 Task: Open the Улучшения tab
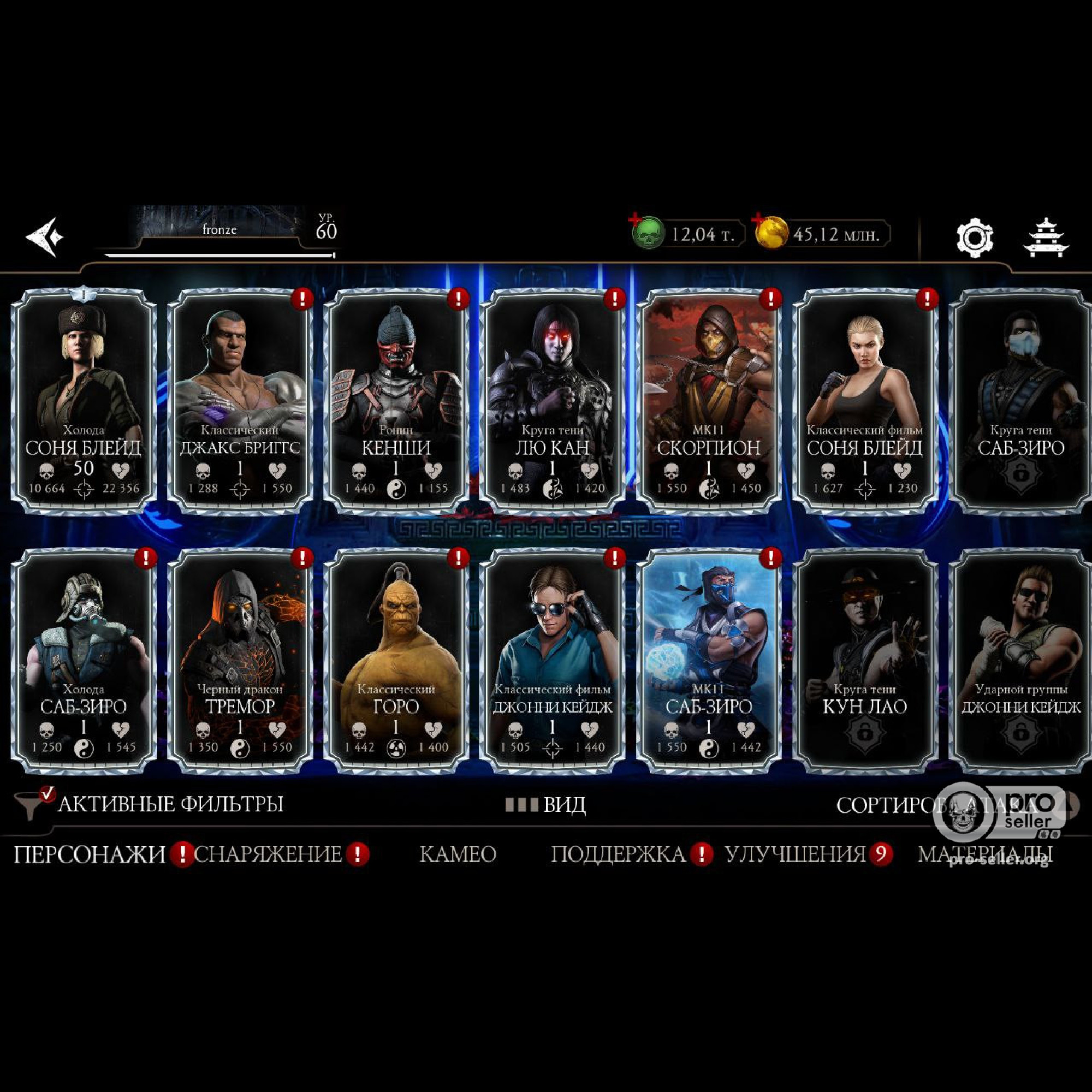coord(796,854)
